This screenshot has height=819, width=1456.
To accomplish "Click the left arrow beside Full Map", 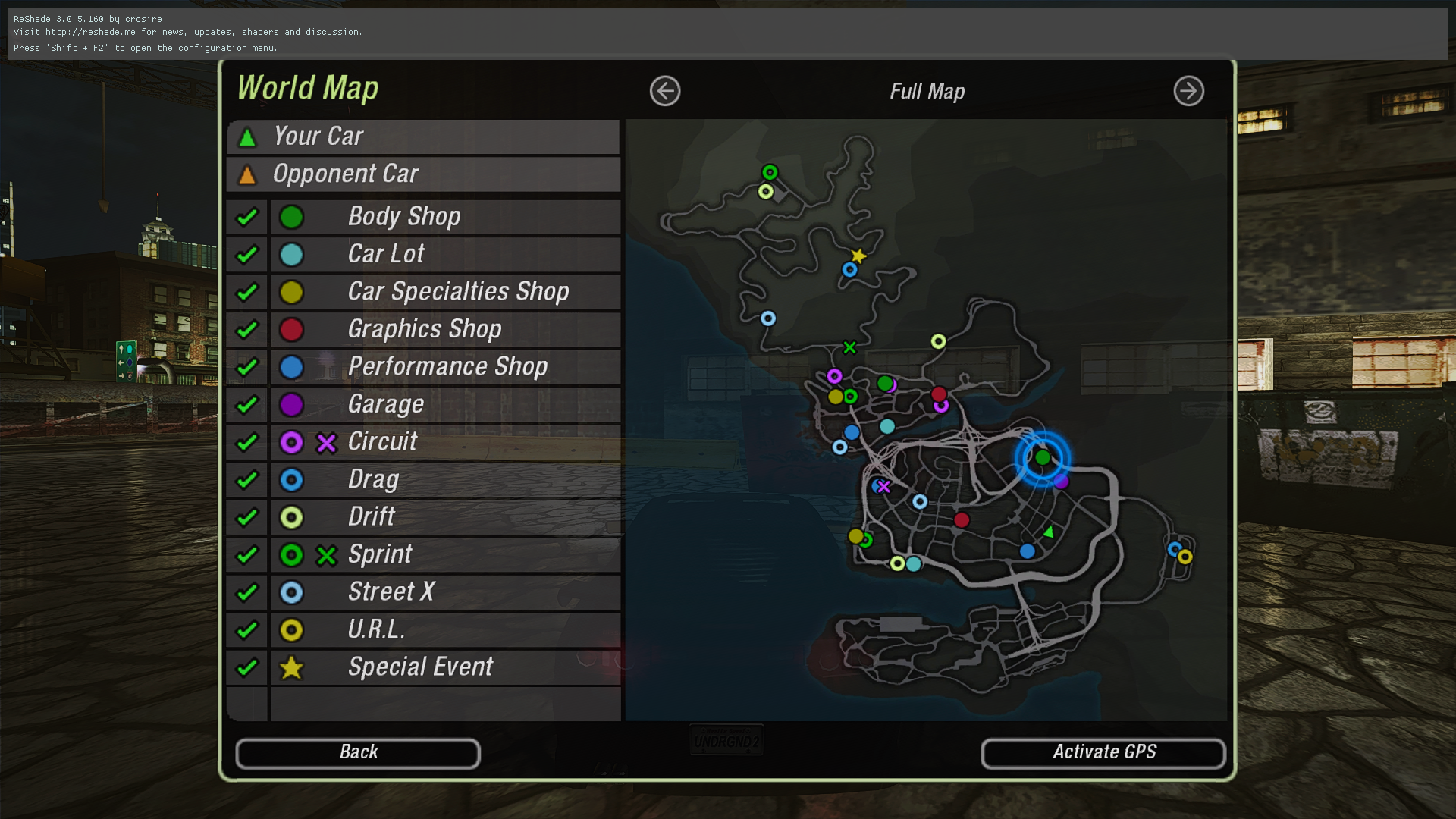I will pos(664,91).
